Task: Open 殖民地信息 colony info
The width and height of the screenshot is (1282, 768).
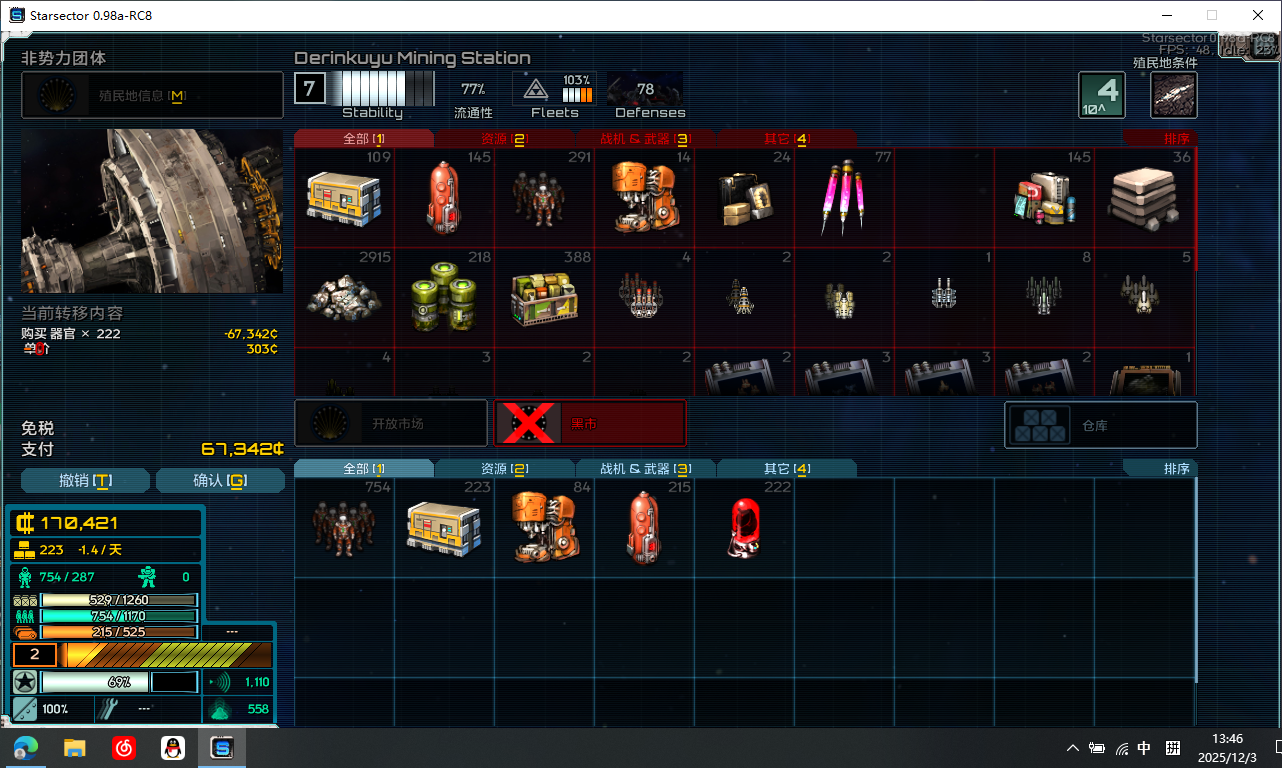Action: coord(152,96)
